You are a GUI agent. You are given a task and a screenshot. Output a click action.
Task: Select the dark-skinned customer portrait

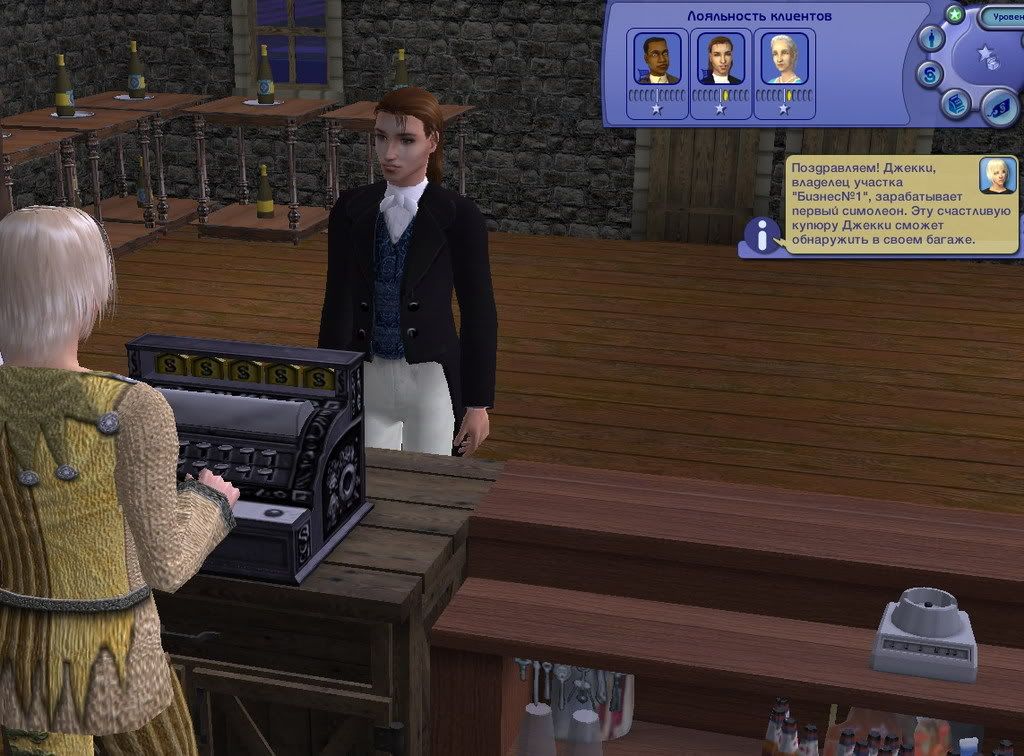tap(657, 60)
